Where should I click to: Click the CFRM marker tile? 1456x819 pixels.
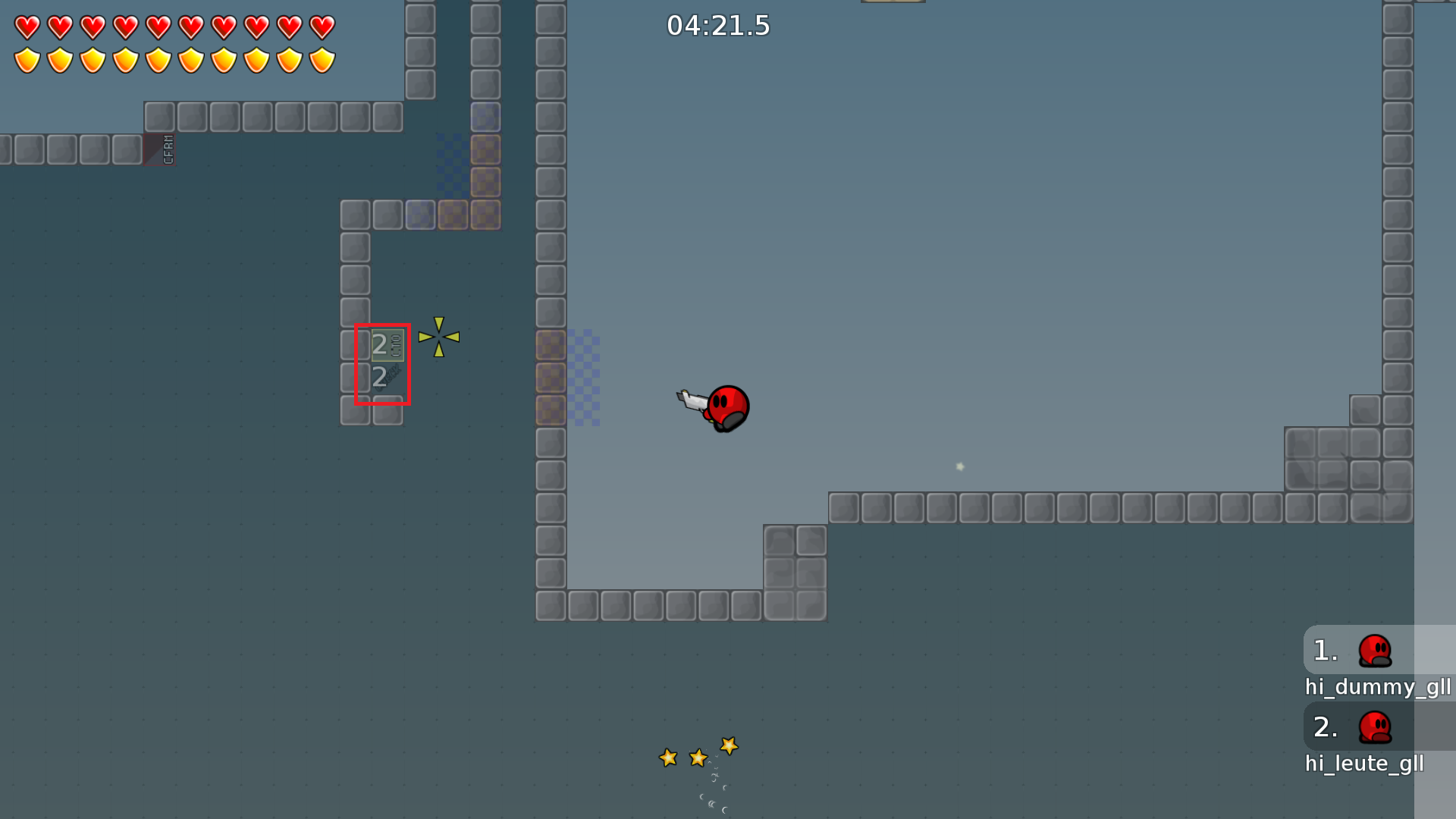(x=160, y=150)
